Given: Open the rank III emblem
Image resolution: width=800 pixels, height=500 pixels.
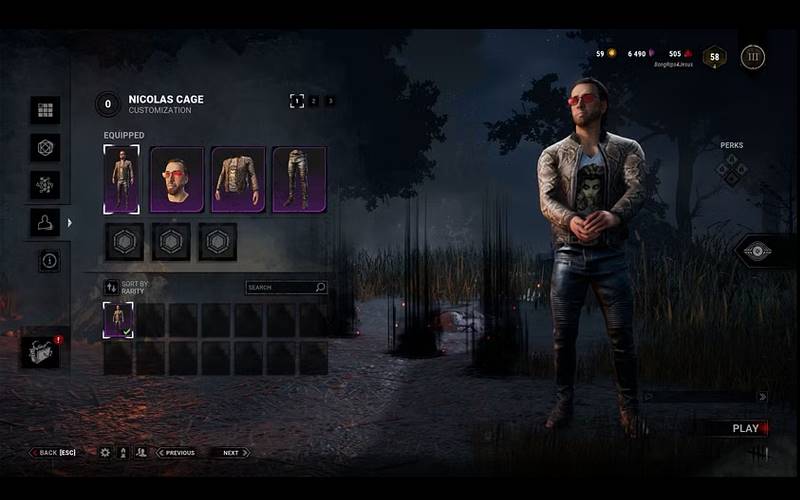Looking at the screenshot, I should [x=753, y=57].
